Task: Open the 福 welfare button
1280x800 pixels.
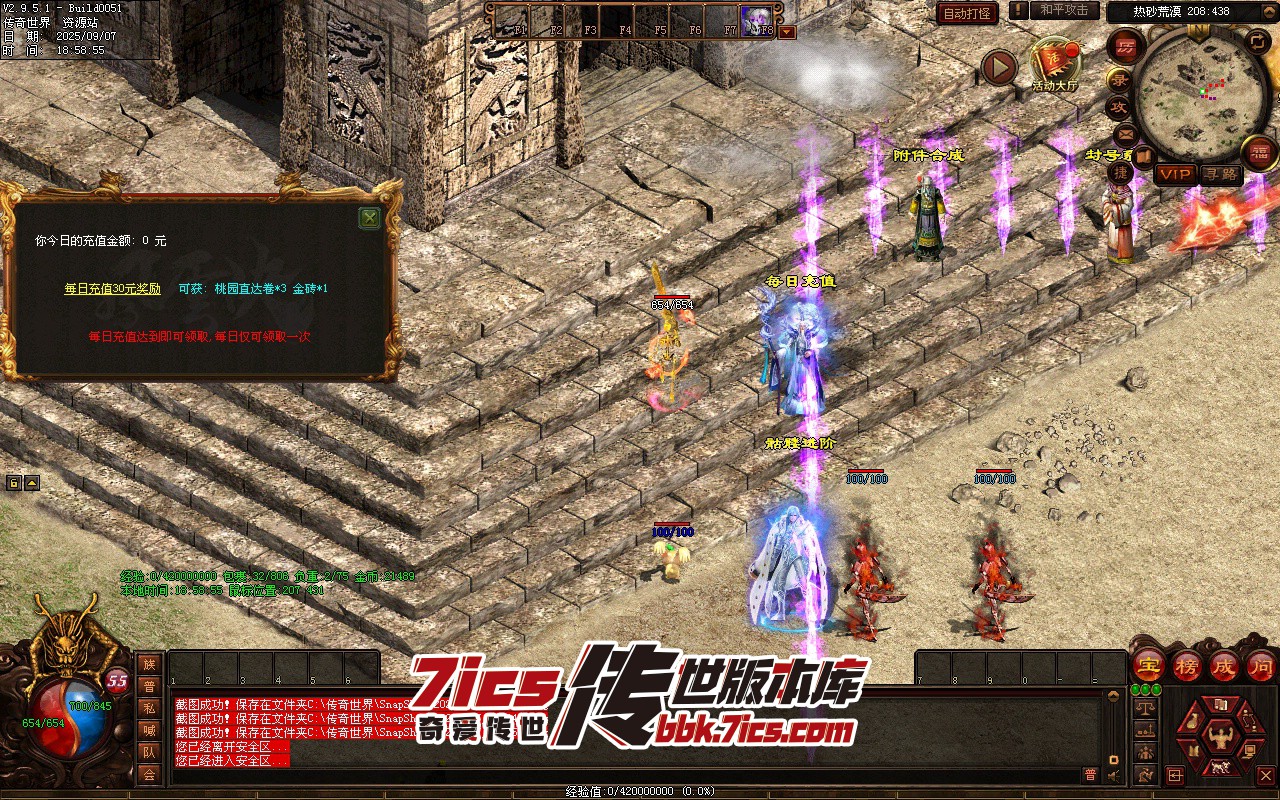Action: pos(1259,153)
